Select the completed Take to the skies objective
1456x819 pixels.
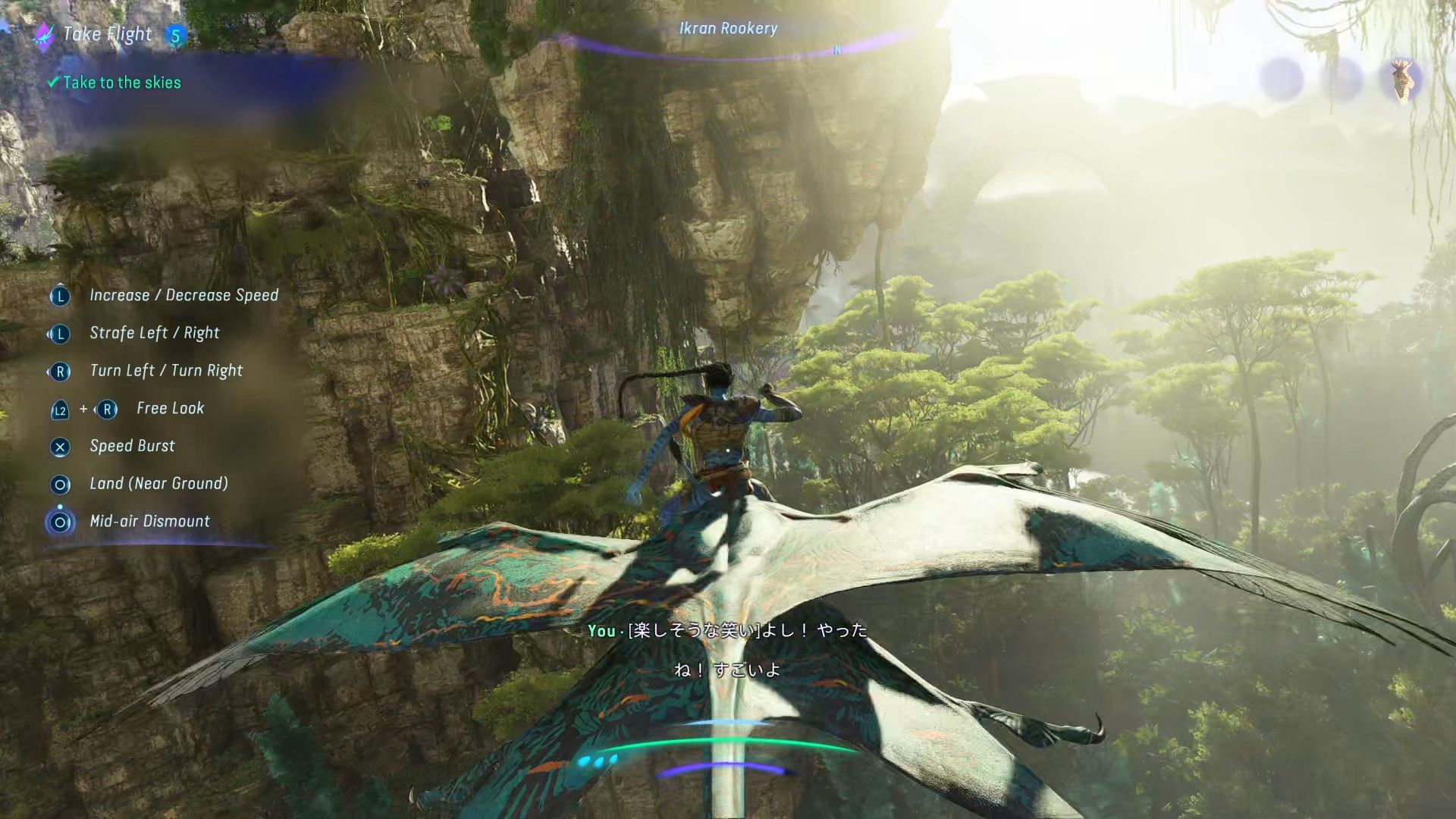[121, 83]
